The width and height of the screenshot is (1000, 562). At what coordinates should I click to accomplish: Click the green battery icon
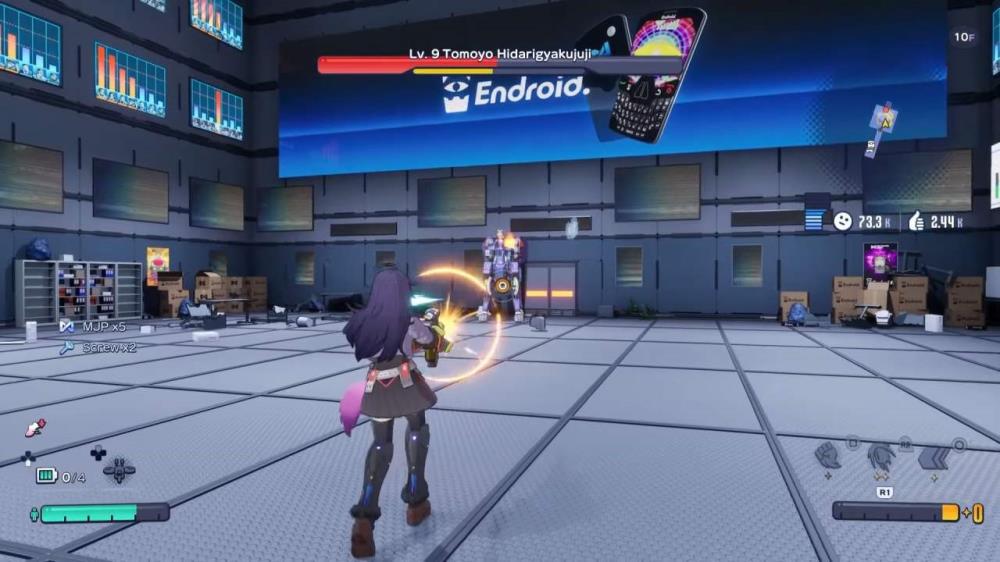coord(46,476)
